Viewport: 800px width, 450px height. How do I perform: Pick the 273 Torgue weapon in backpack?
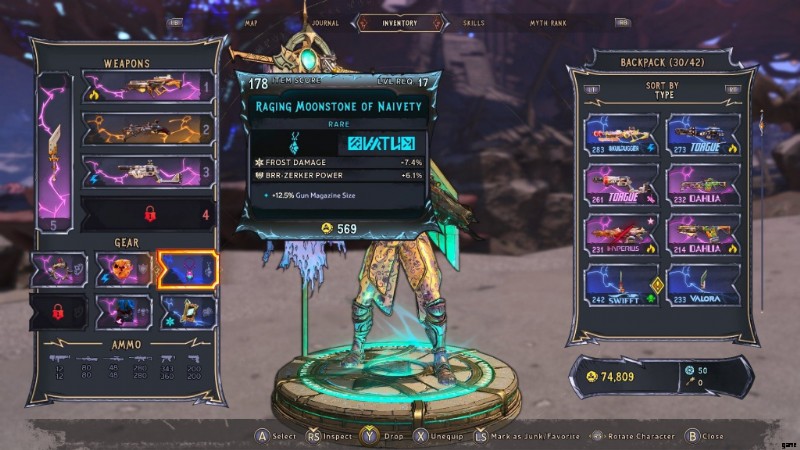(703, 134)
